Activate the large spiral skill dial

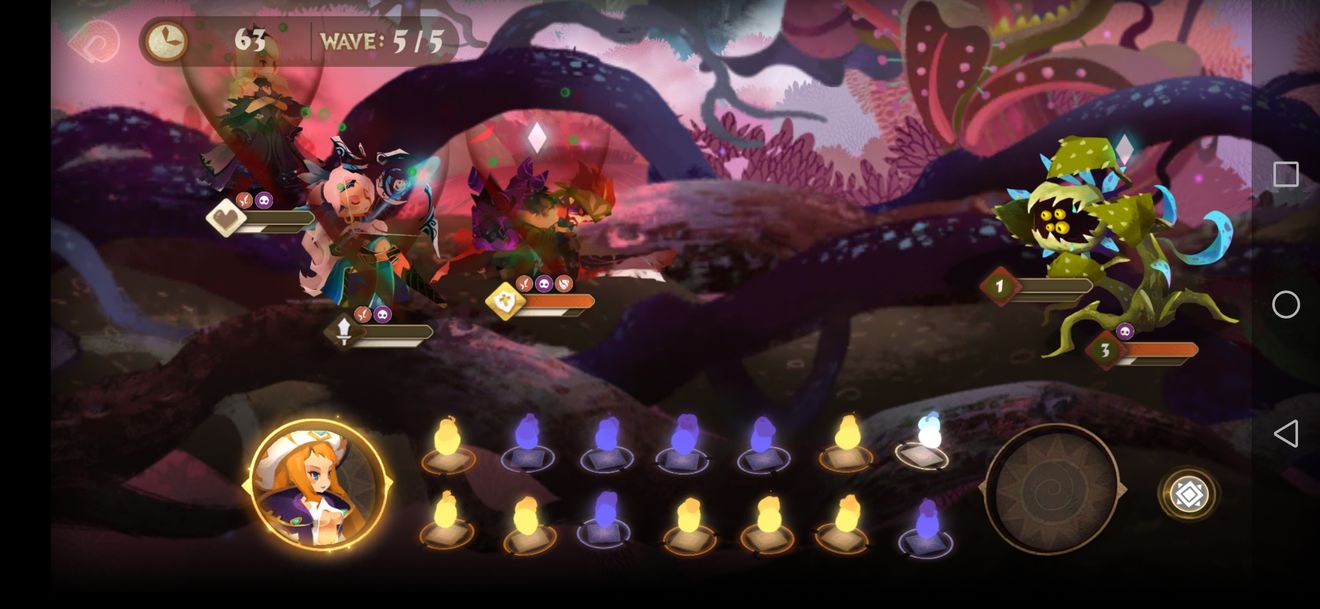pos(1051,489)
